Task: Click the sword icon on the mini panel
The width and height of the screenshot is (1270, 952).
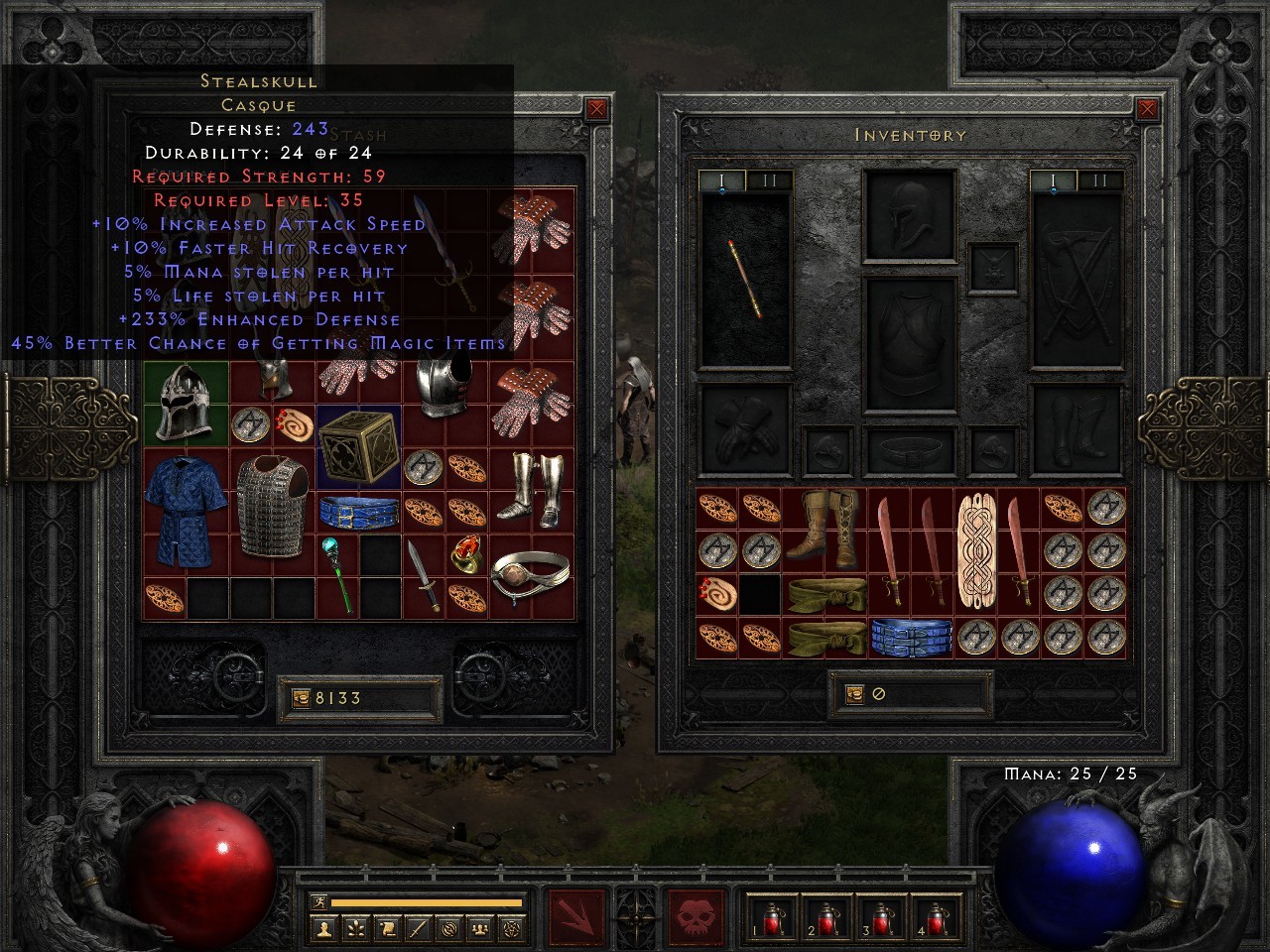Action: pos(418,928)
